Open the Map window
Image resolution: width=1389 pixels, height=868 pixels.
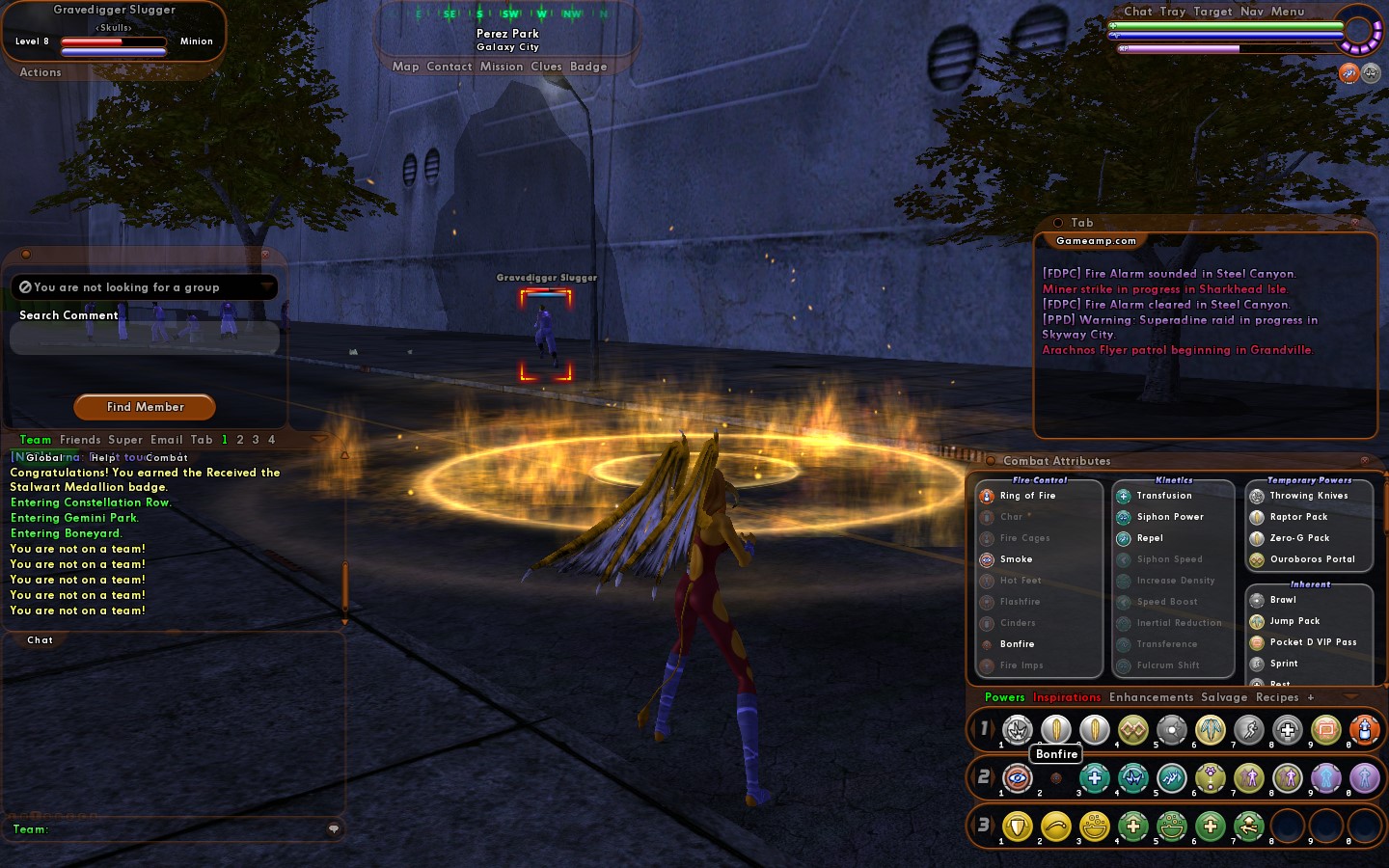point(405,67)
